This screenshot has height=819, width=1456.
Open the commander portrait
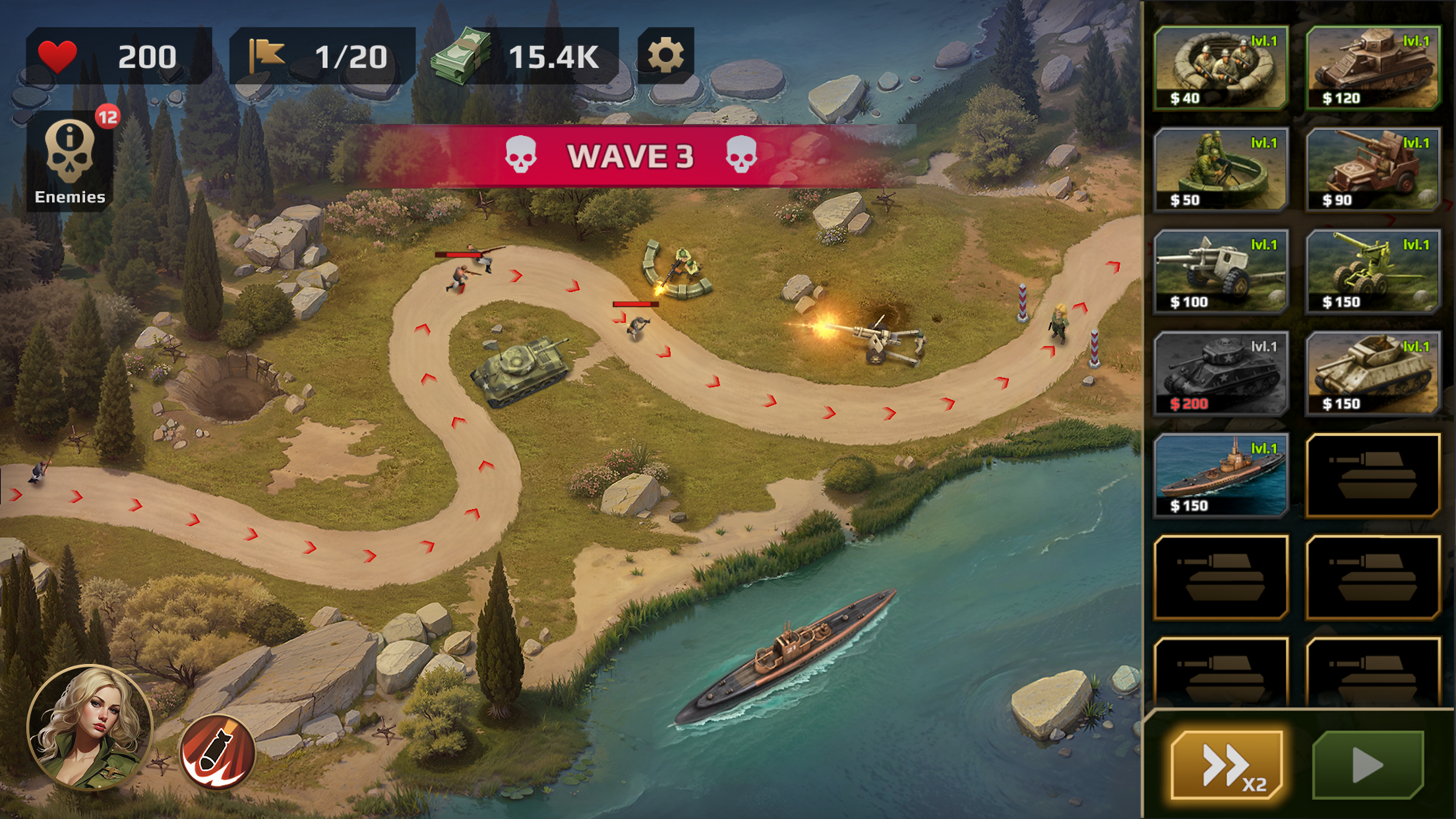[x=94, y=725]
